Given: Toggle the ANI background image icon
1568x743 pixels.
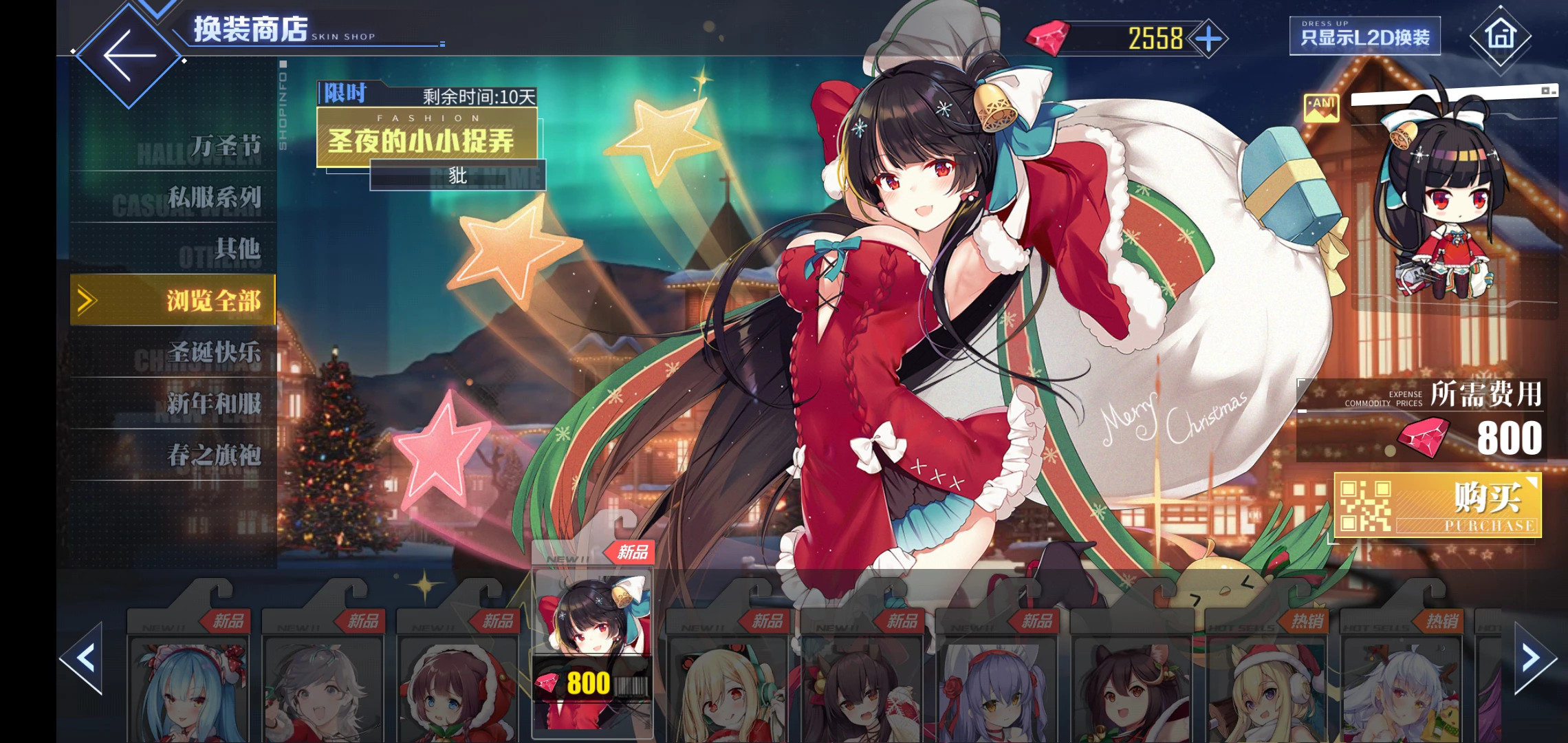Looking at the screenshot, I should (1321, 108).
